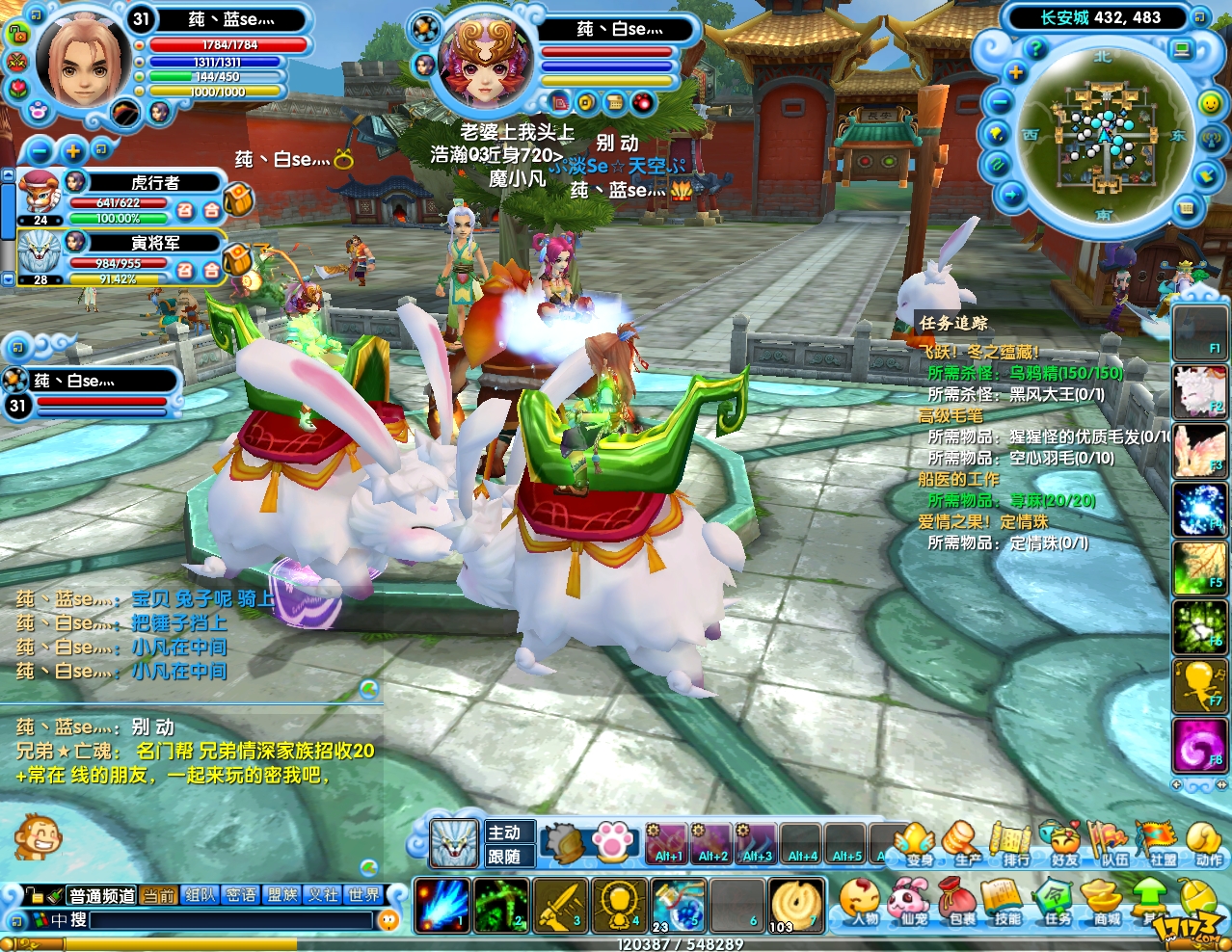Zoom out the minimap with the minus button
Viewport: 1232px width, 952px height.
tap(1001, 102)
